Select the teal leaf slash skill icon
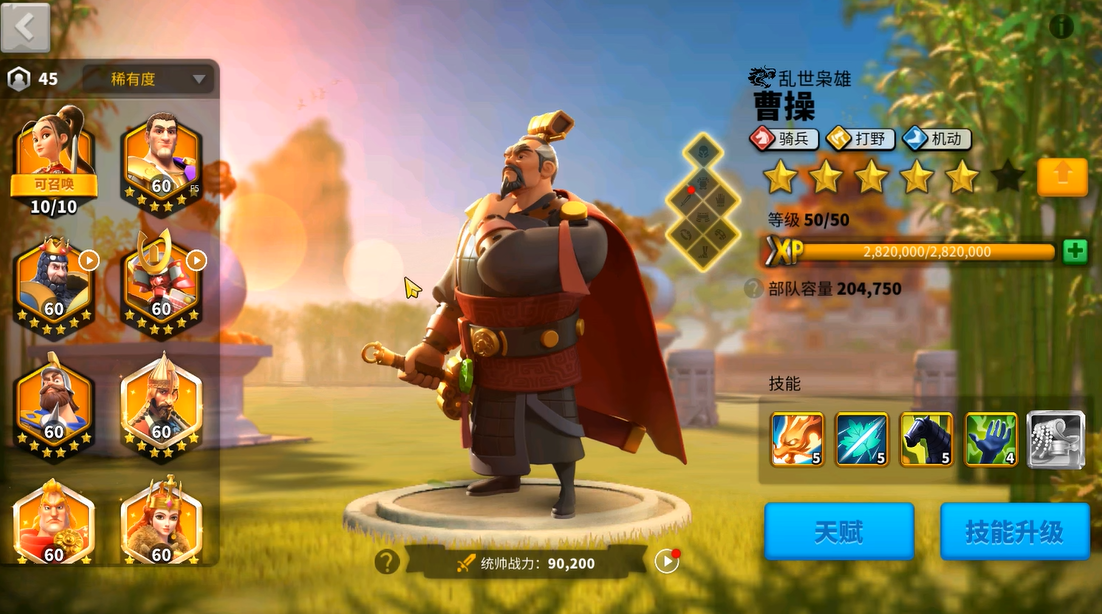Image resolution: width=1102 pixels, height=614 pixels. 861,439
